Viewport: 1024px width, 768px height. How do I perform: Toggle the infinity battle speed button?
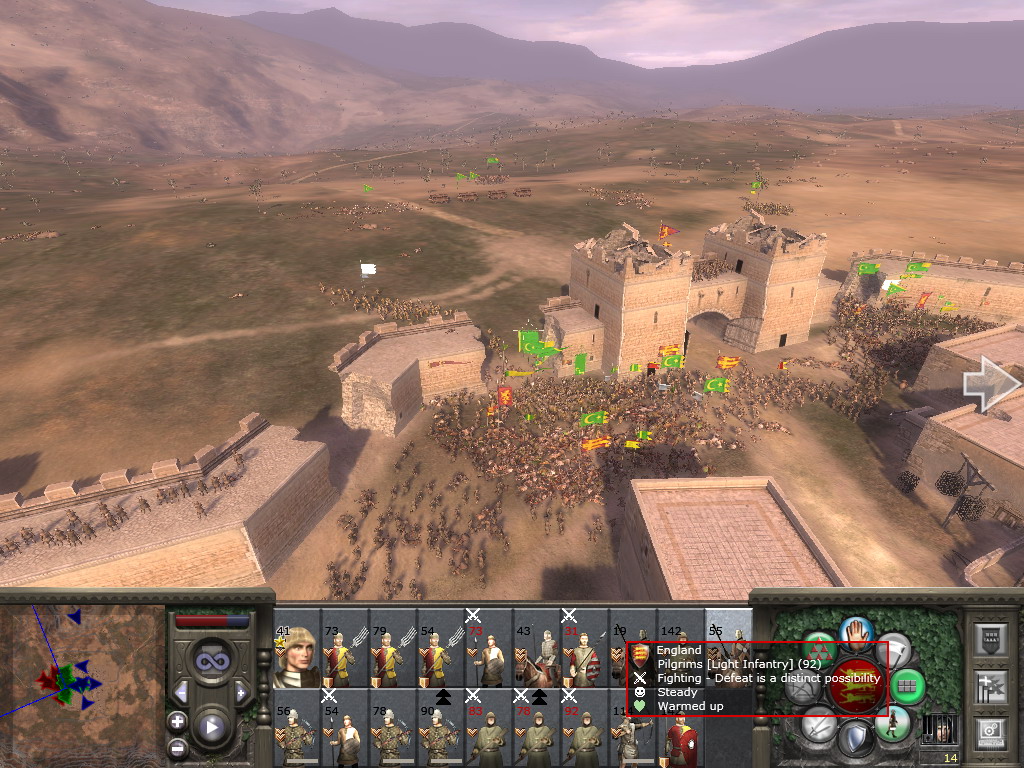(x=210, y=660)
